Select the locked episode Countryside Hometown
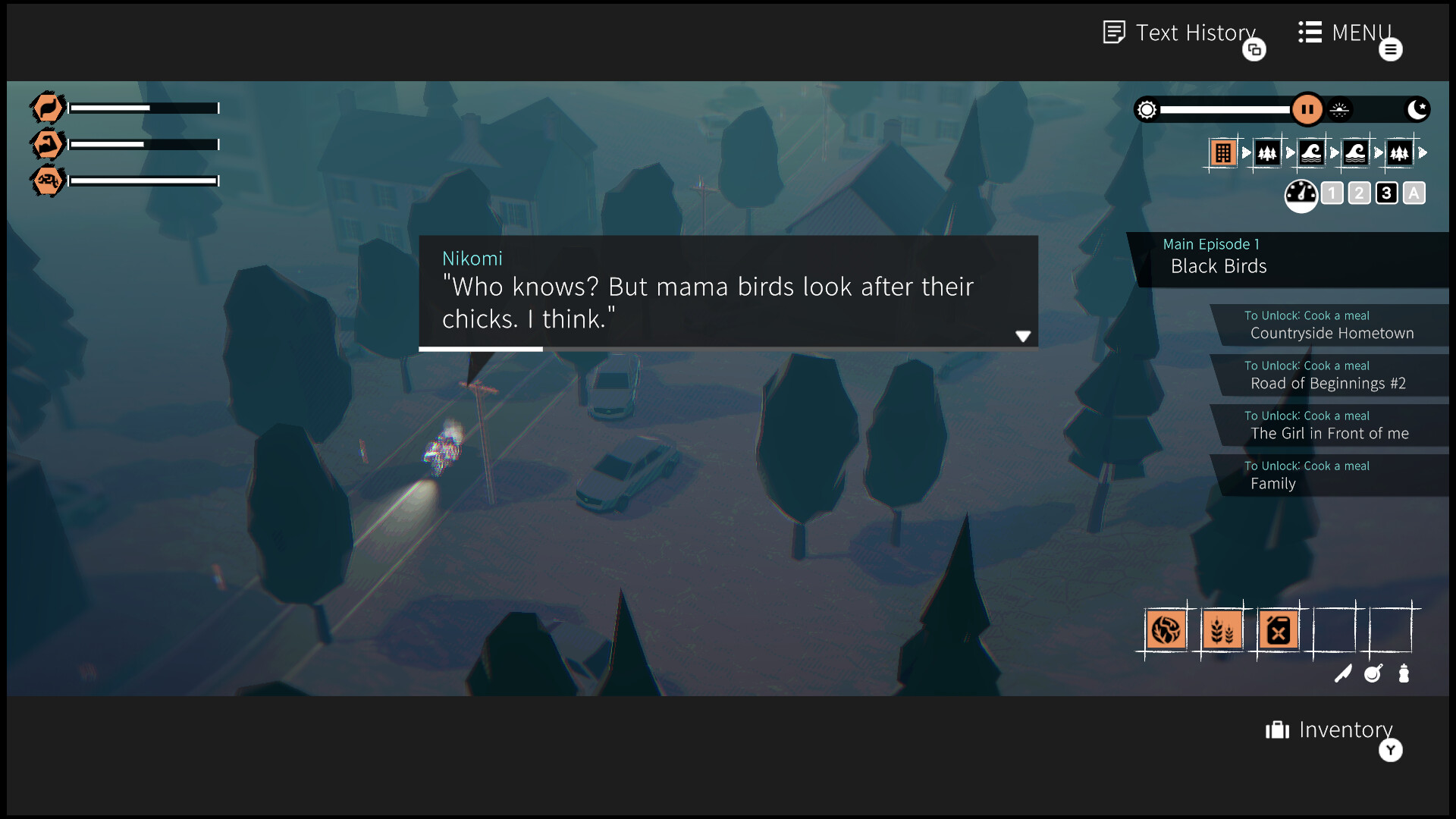 pyautogui.click(x=1331, y=325)
